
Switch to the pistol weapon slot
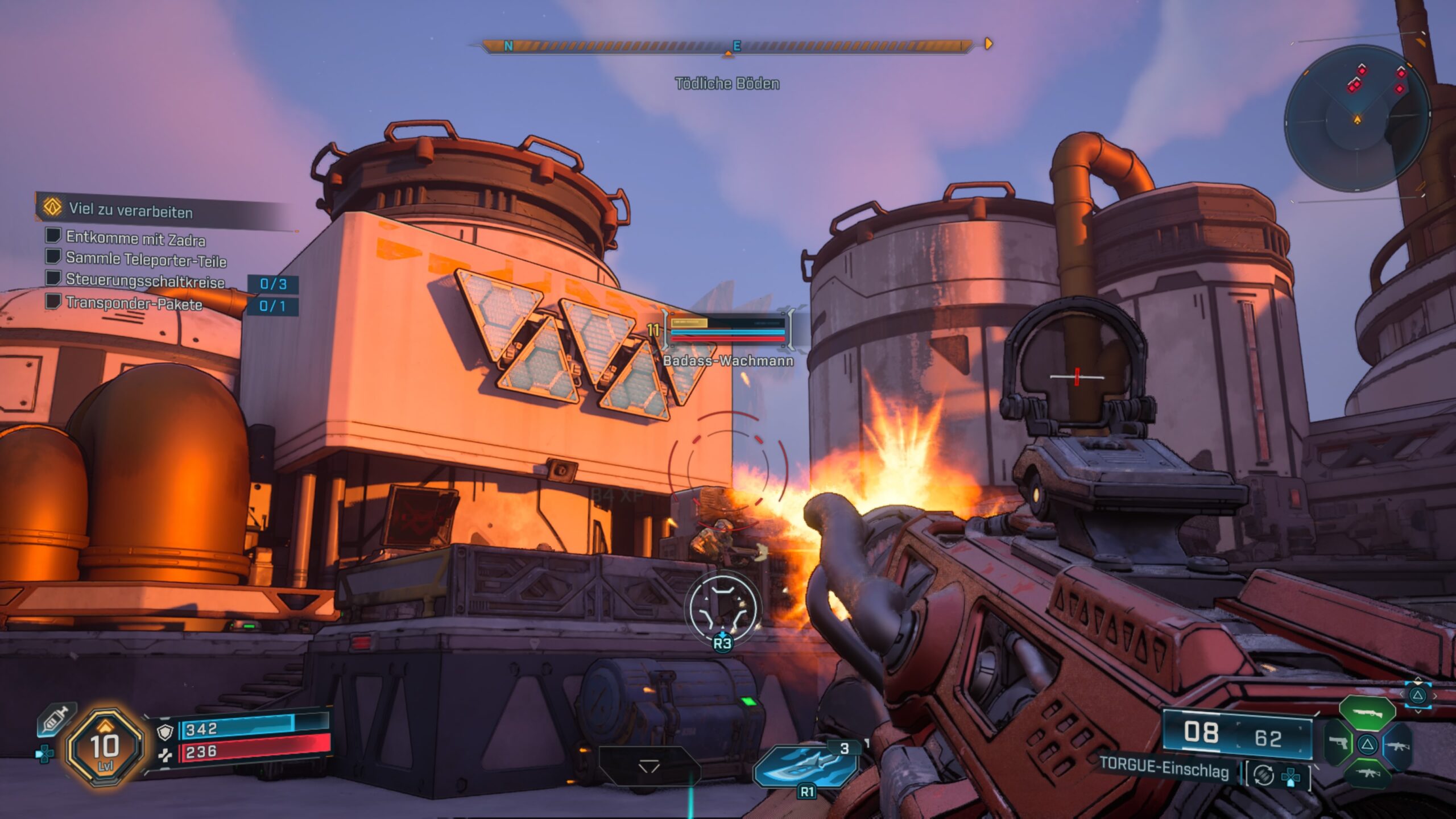pos(1338,743)
